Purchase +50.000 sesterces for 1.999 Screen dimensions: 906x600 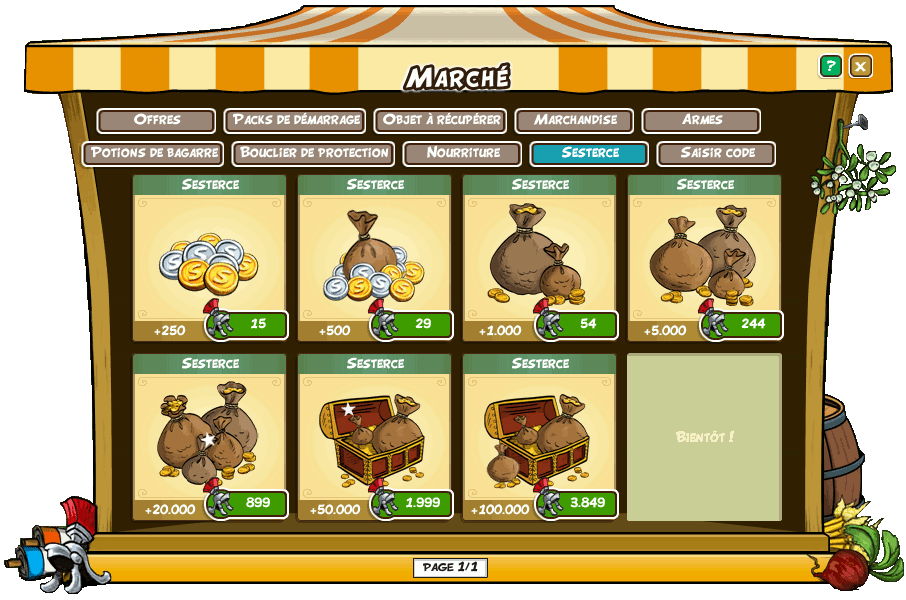click(x=413, y=503)
